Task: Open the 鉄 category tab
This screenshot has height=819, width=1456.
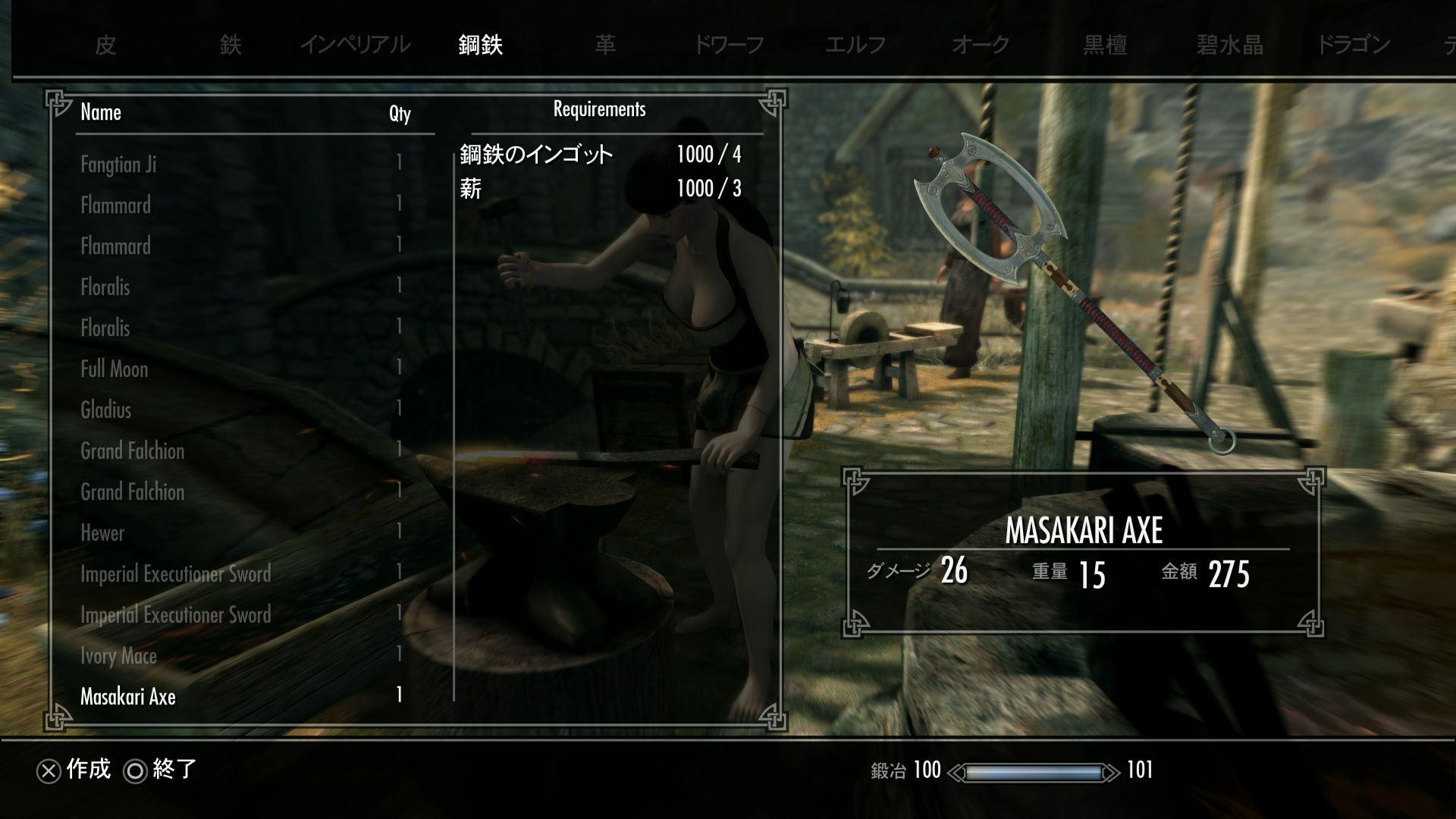Action: pos(231,45)
